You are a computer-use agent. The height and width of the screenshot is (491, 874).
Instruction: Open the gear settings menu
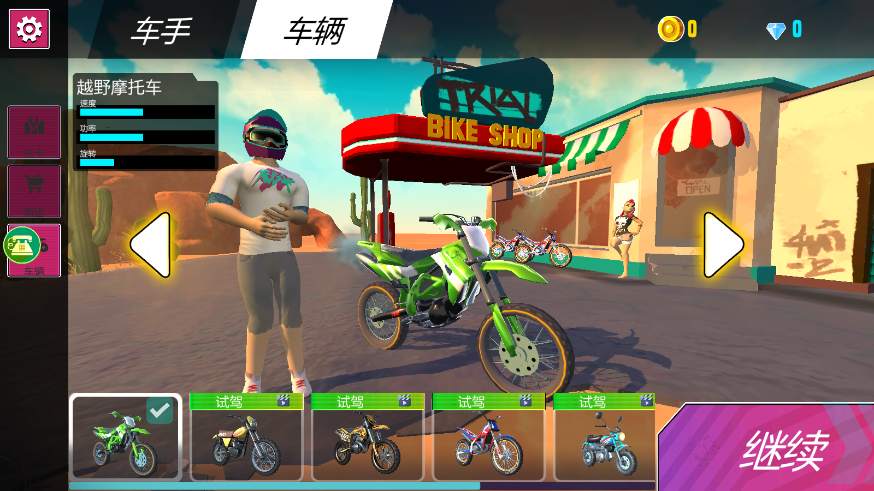[29, 29]
